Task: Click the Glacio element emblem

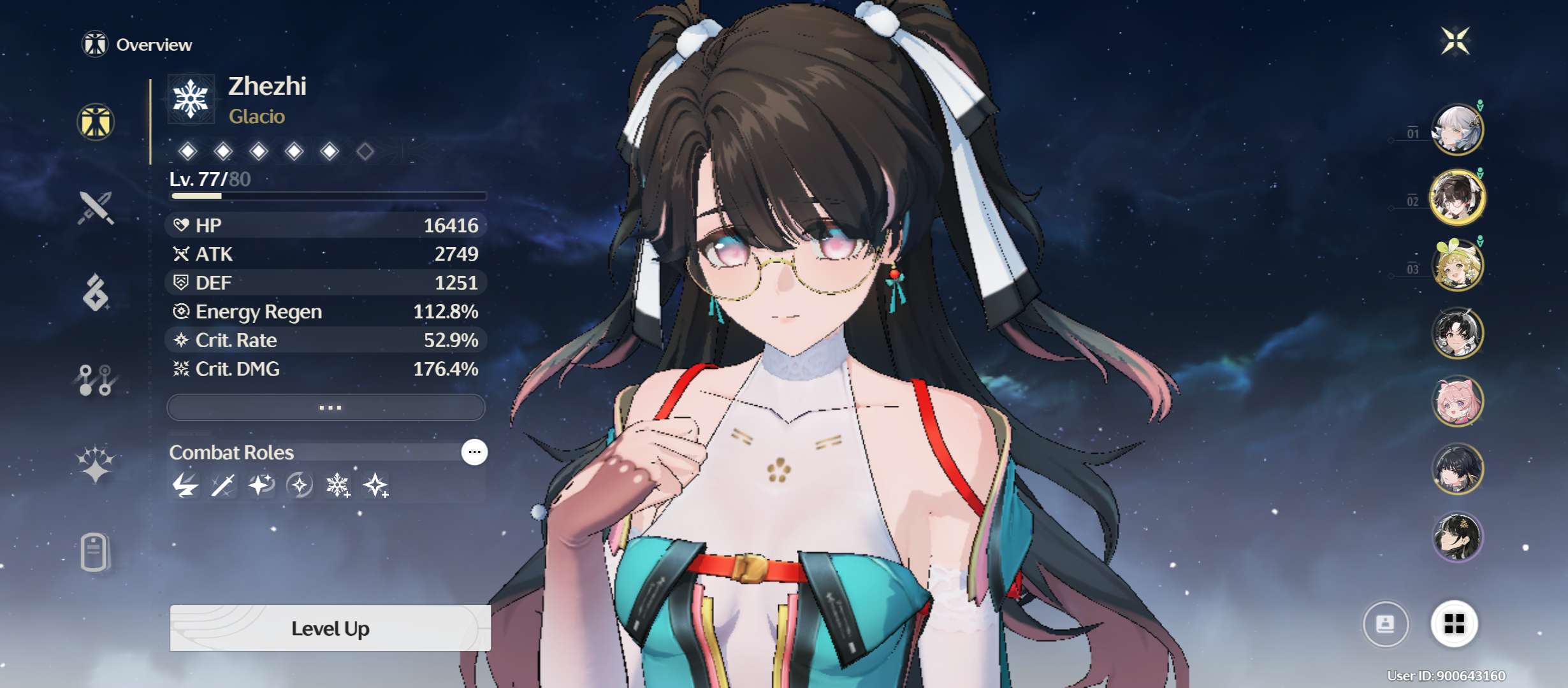Action: (191, 99)
